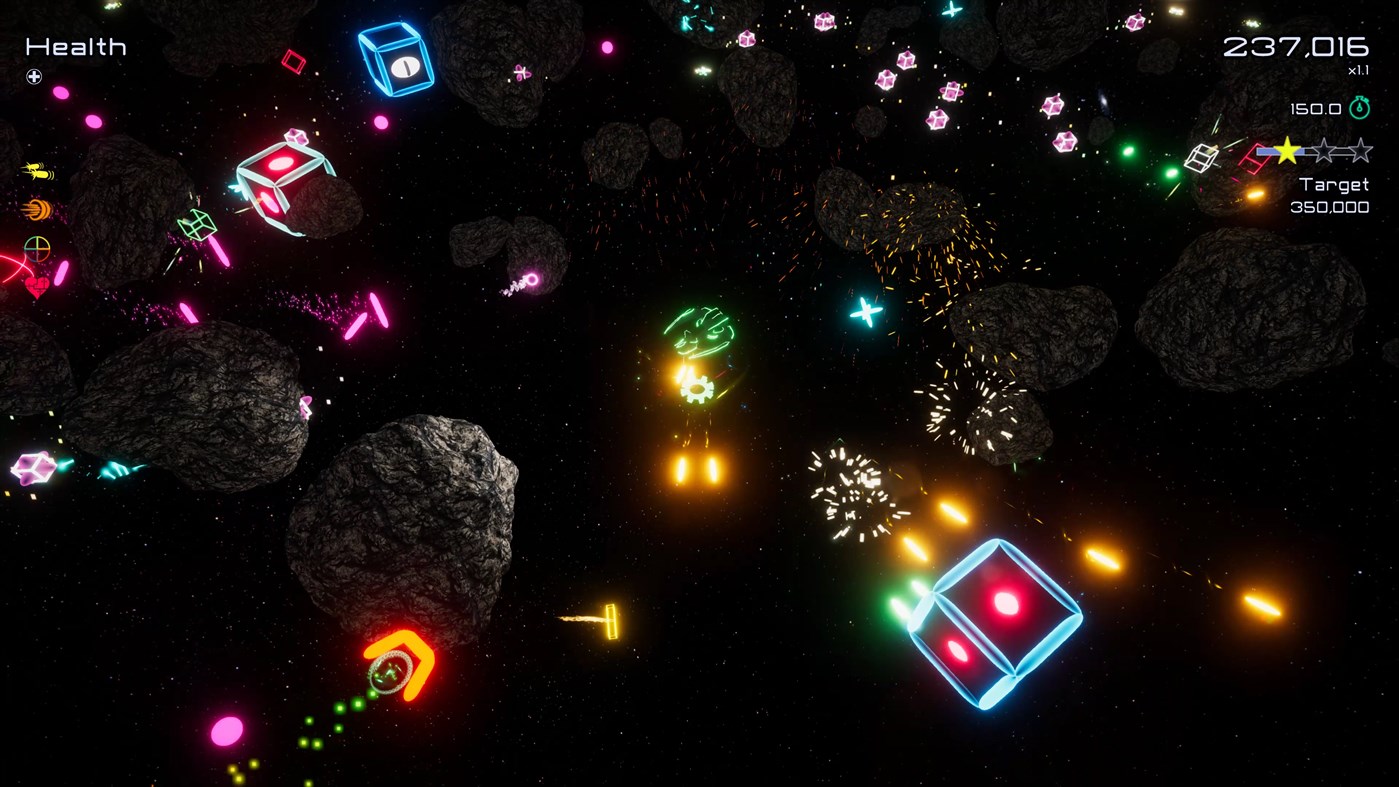This screenshot has width=1399, height=787.
Task: Click the score multiplier x1.1 indicator
Action: coord(1357,70)
